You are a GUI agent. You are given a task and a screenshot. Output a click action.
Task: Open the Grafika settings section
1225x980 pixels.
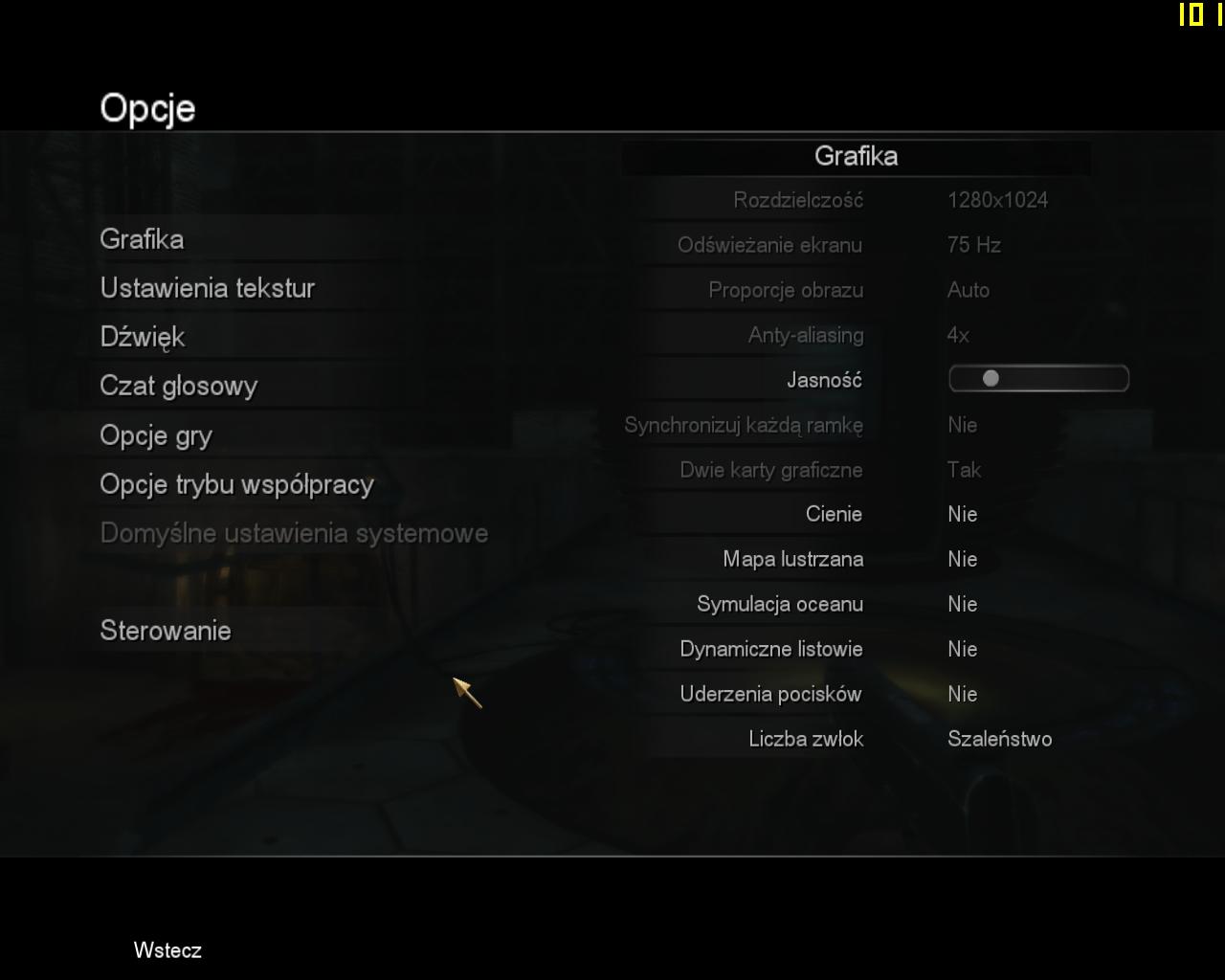coord(142,239)
